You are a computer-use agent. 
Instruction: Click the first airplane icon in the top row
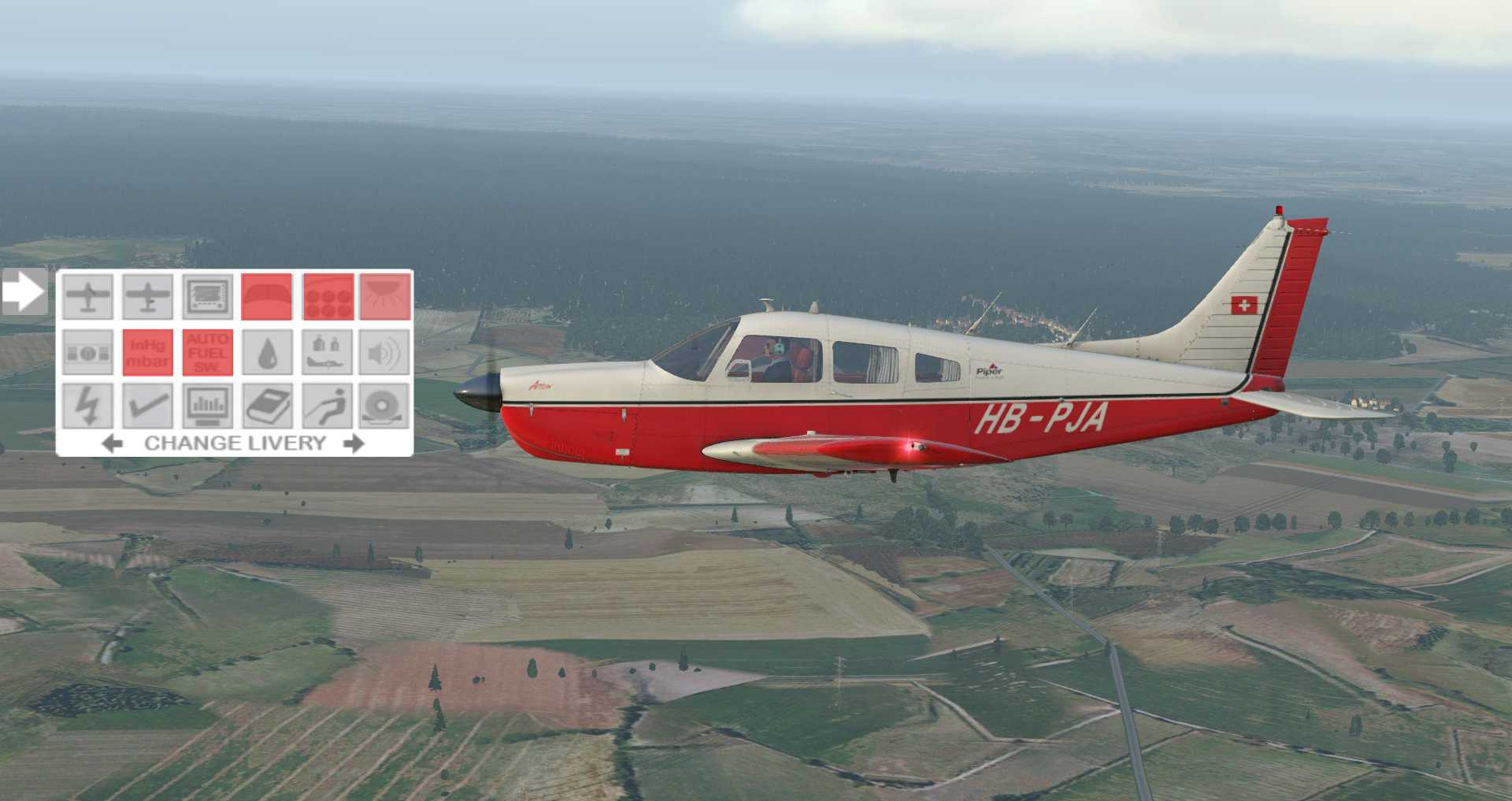click(x=87, y=297)
